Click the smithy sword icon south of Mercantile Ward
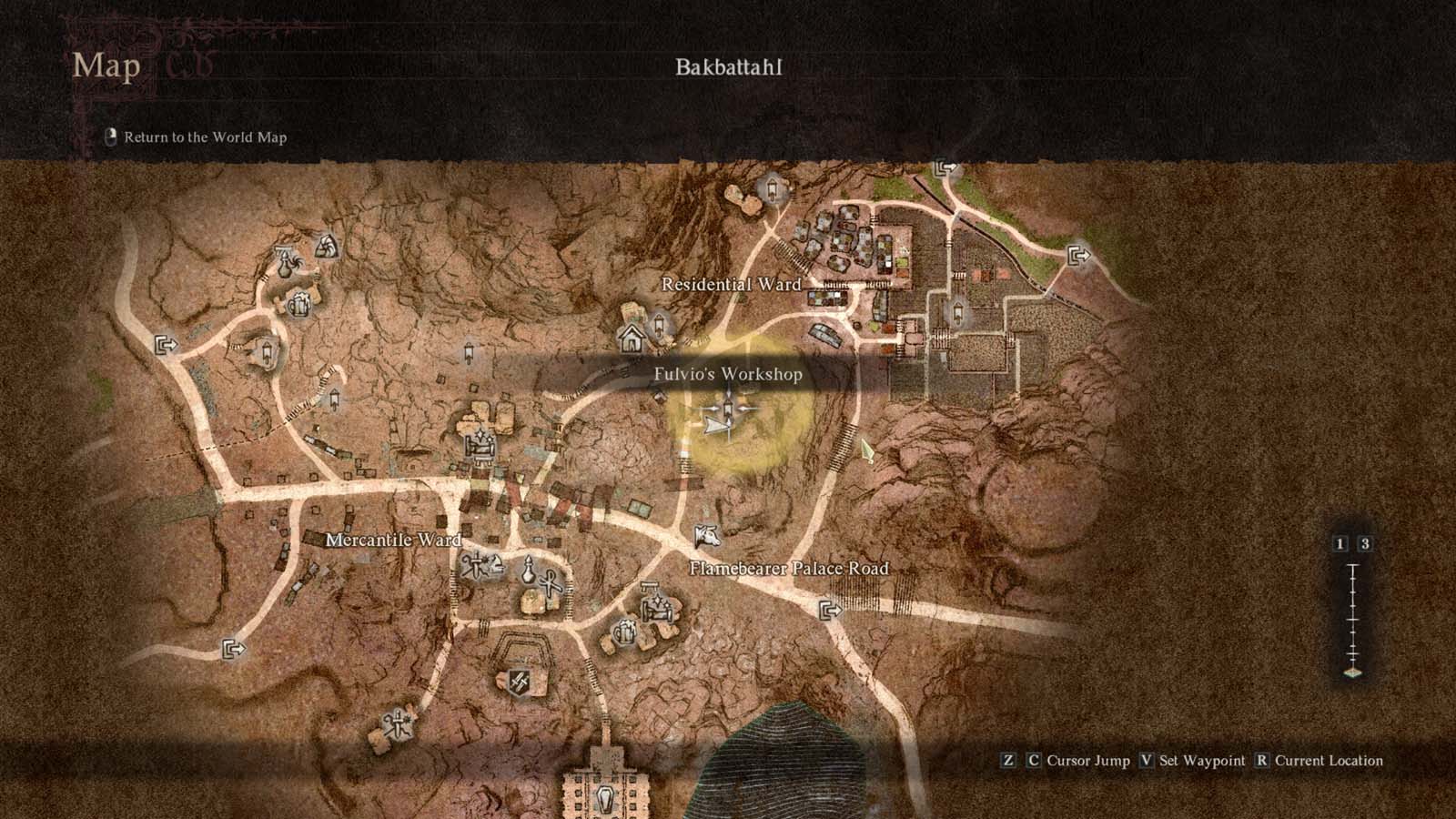Viewport: 1456px width, 819px height. [520, 681]
